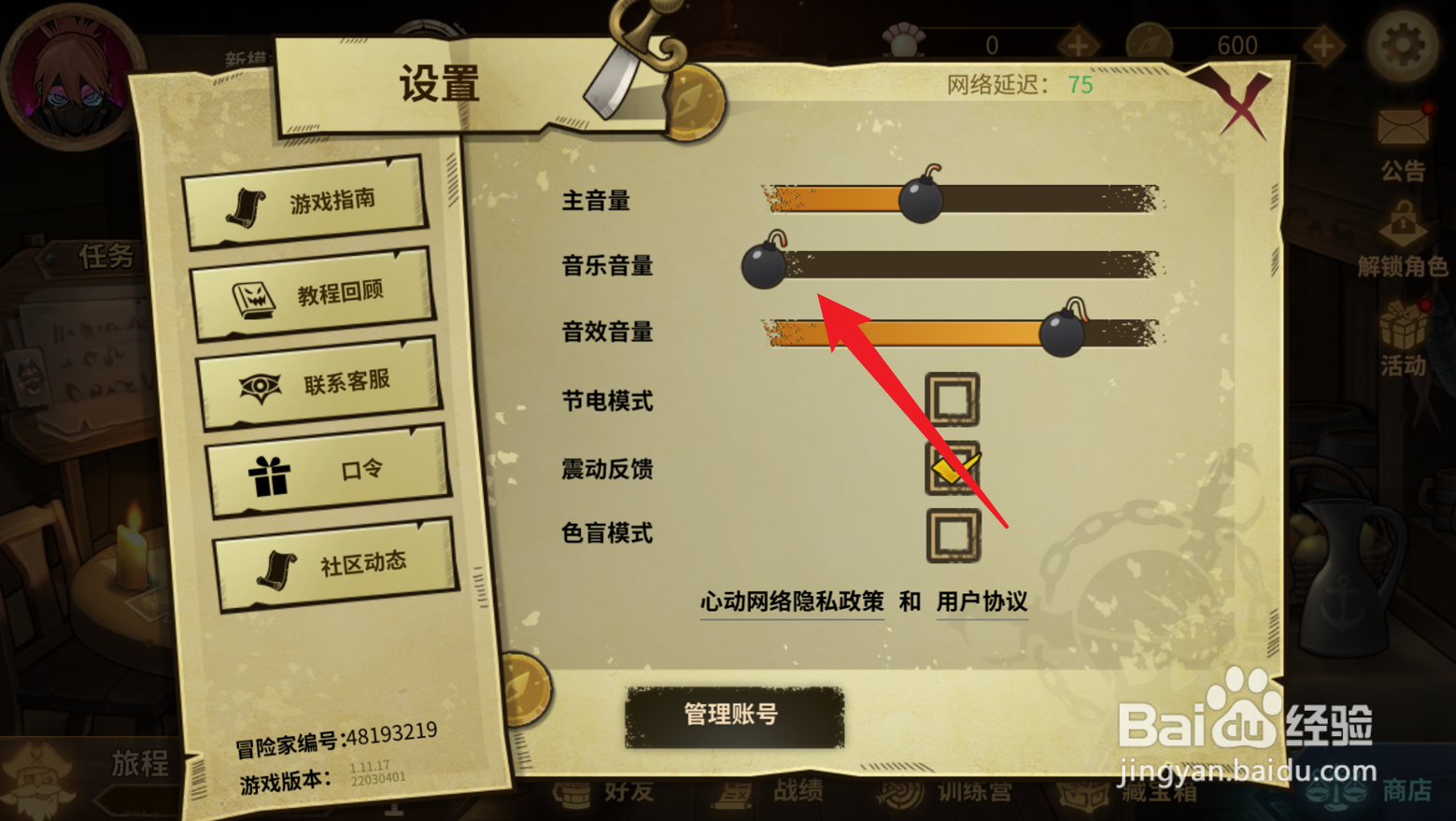Click the plus icon next to 600 currency
The width and height of the screenshot is (1456, 821).
coord(1322,44)
